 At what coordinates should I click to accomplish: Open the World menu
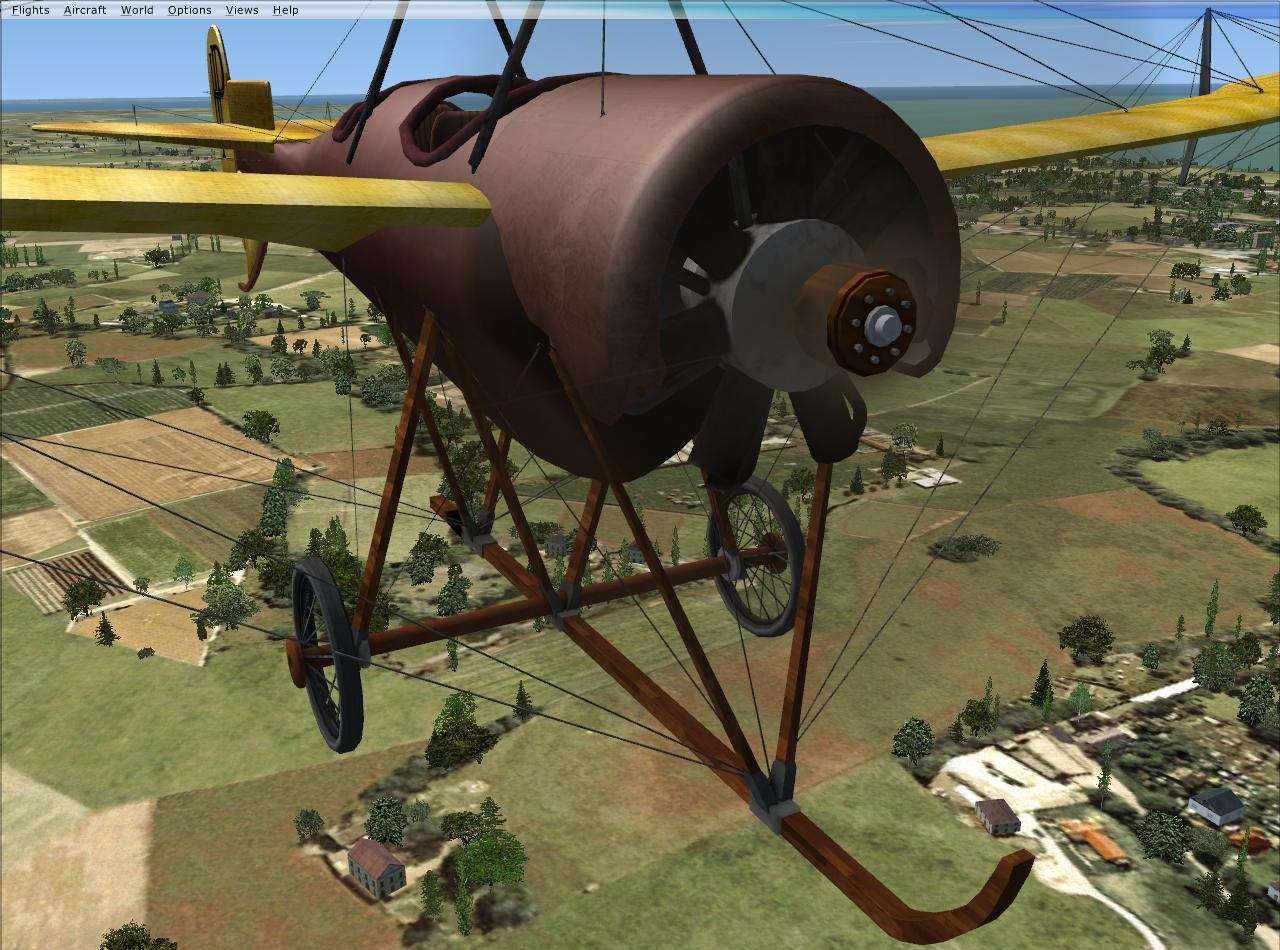pyautogui.click(x=136, y=10)
